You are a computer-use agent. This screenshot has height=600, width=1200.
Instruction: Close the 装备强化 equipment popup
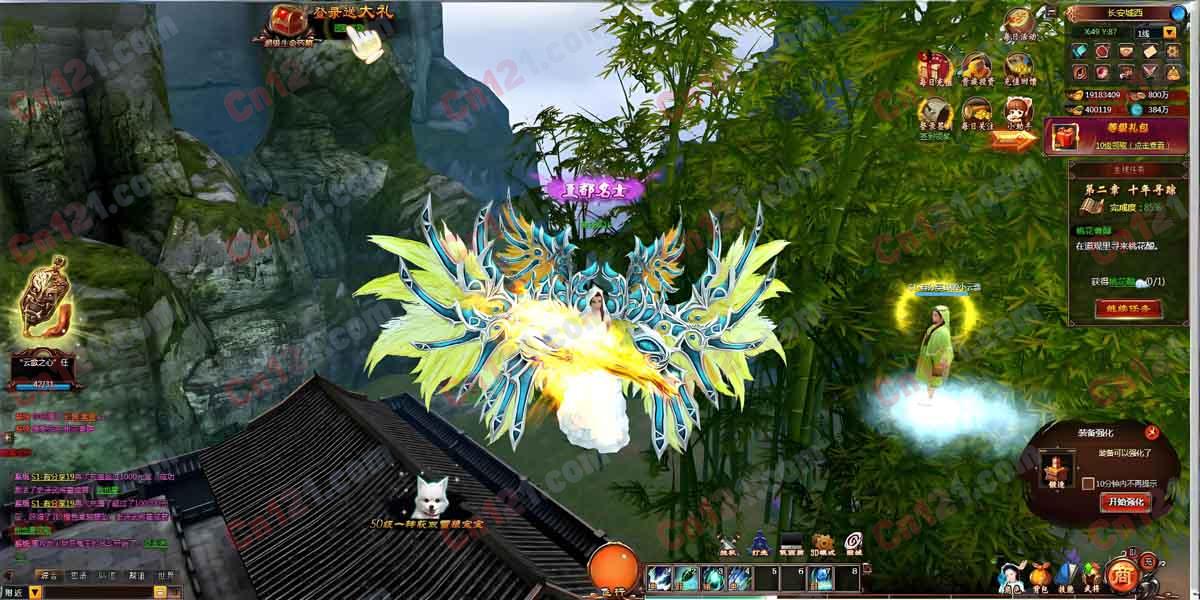(1152, 432)
